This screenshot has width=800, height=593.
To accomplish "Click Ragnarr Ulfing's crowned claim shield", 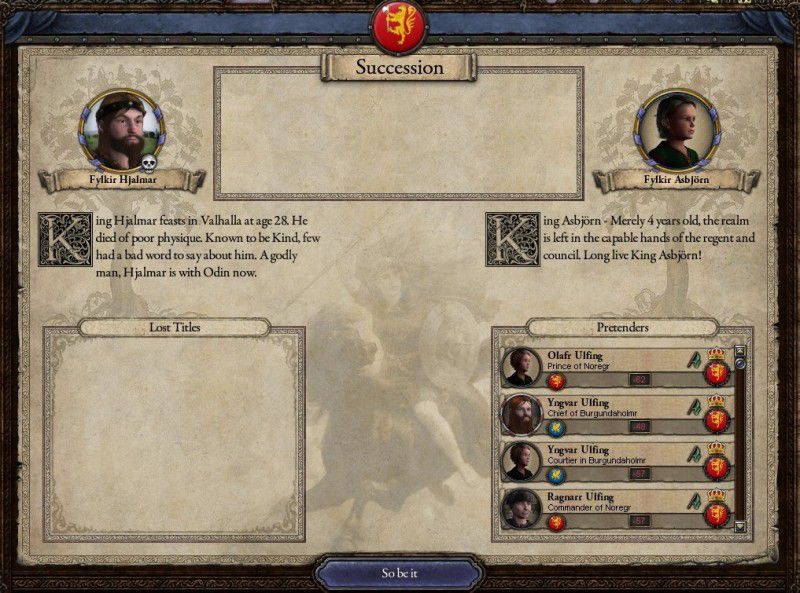I will click(715, 509).
